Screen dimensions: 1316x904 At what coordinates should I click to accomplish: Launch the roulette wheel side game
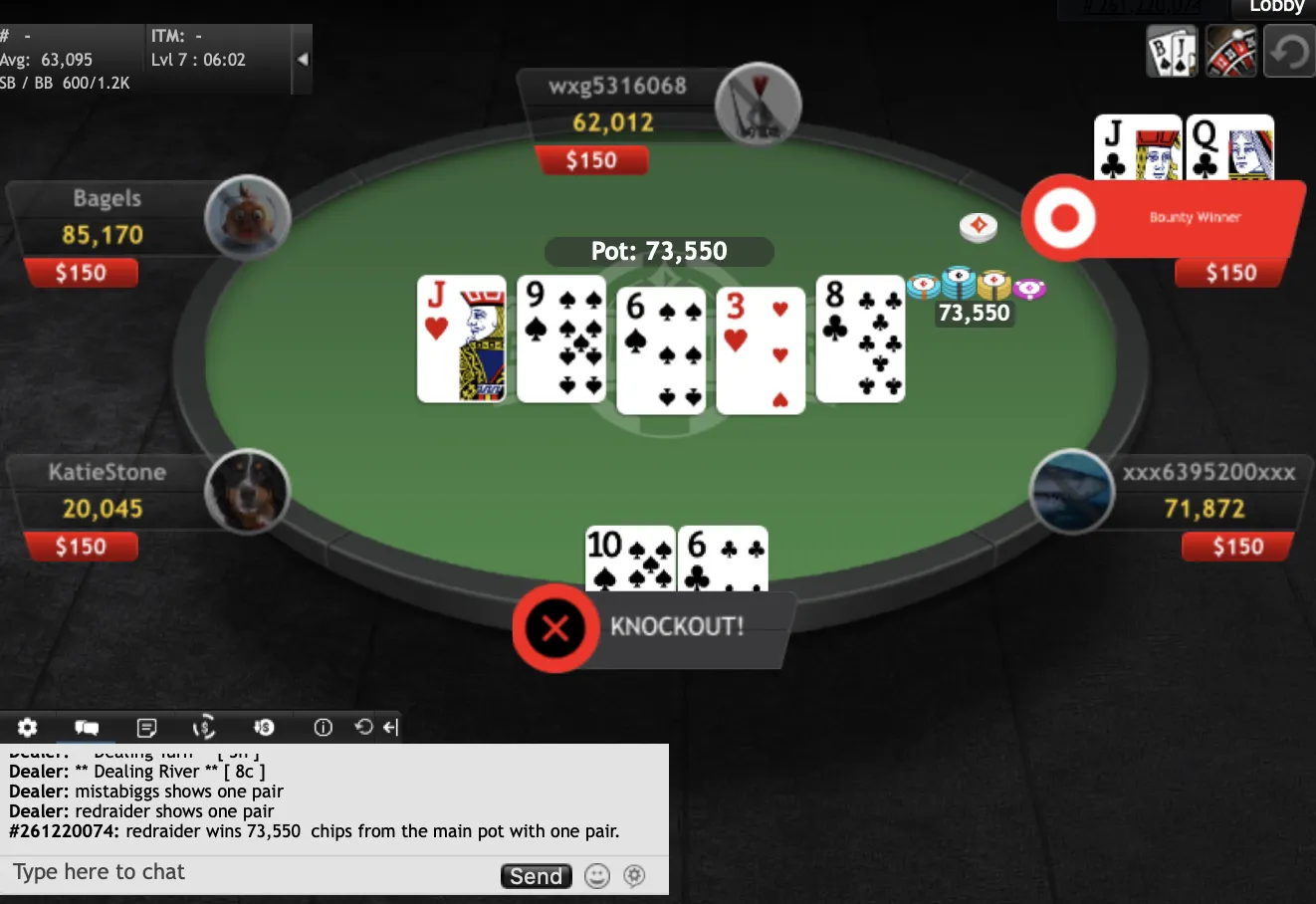coord(1230,52)
